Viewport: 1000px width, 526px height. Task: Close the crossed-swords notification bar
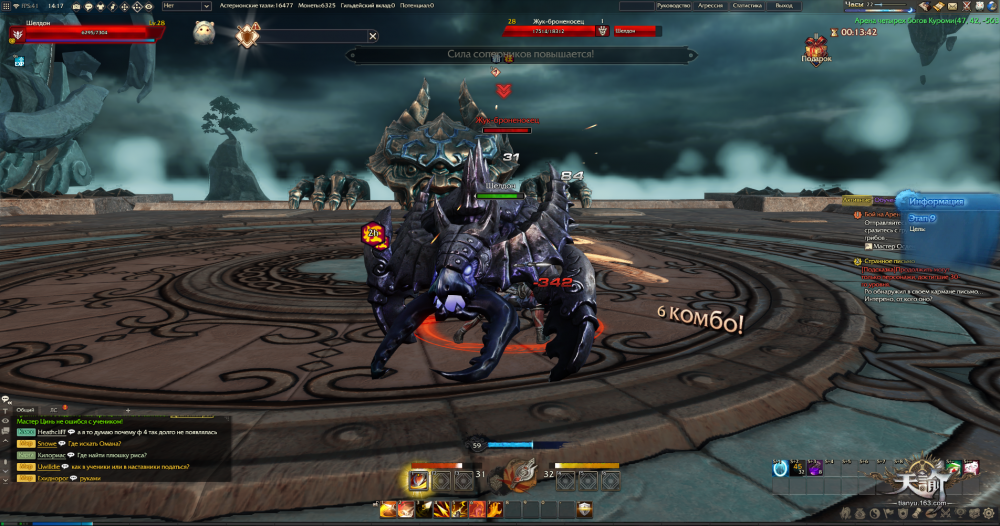point(373,36)
